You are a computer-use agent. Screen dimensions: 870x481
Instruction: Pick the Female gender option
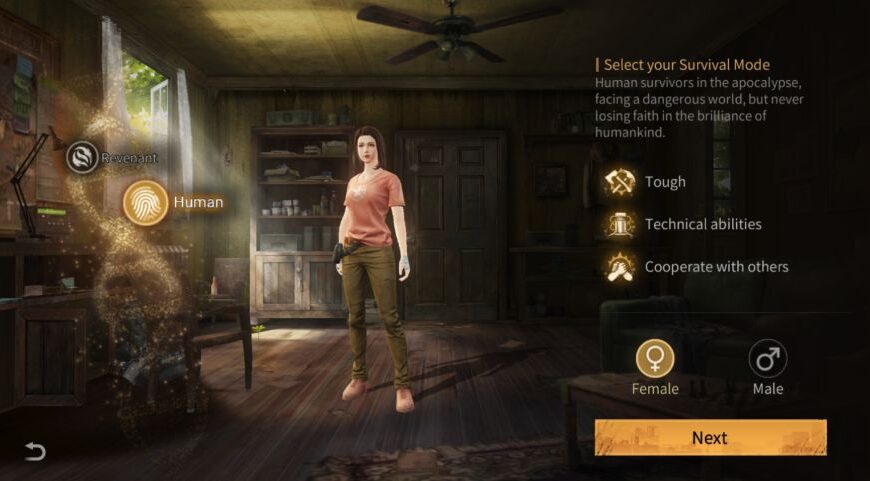pos(655,359)
